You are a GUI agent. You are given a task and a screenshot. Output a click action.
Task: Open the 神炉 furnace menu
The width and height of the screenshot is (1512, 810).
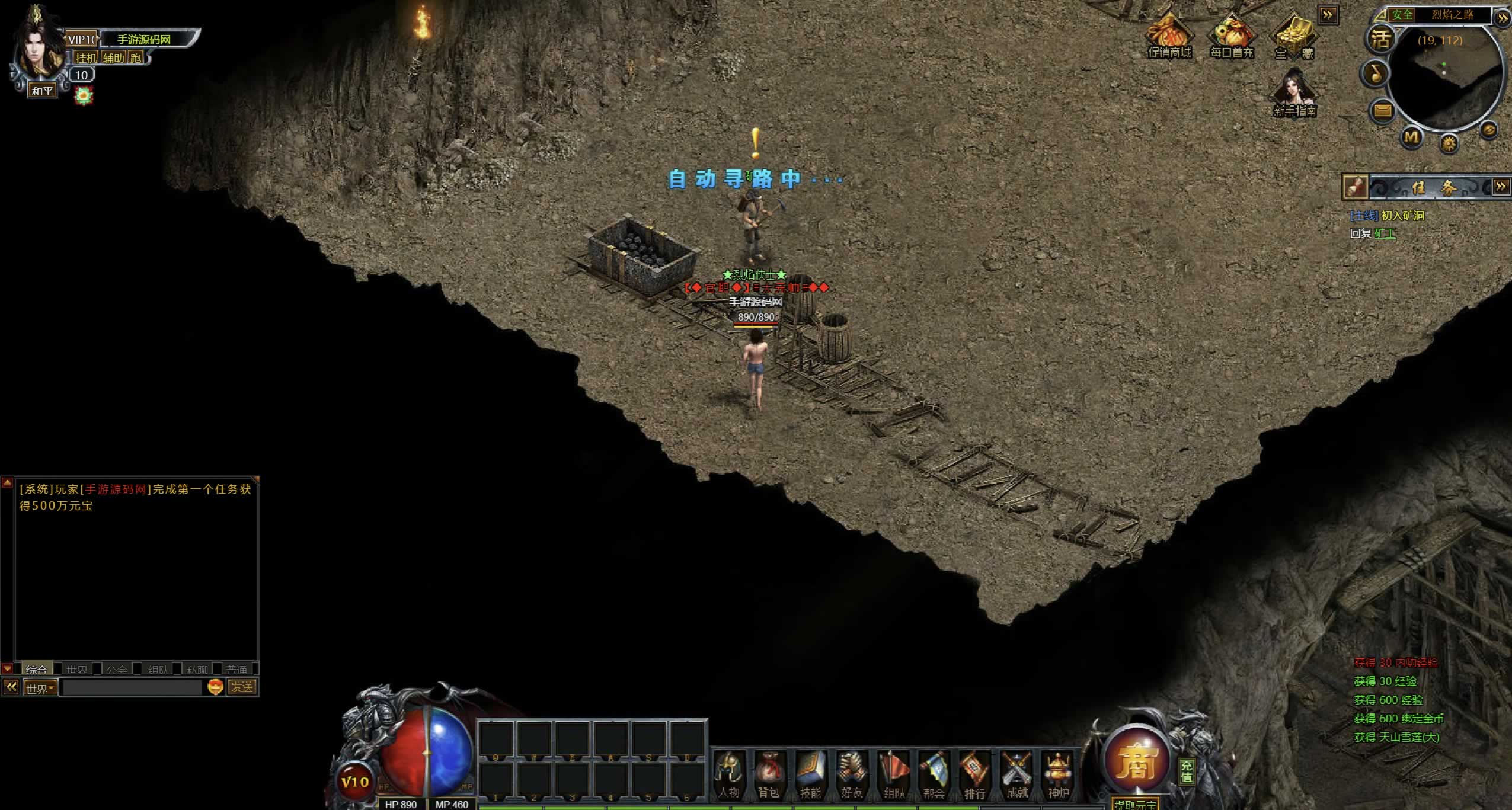tap(1058, 773)
